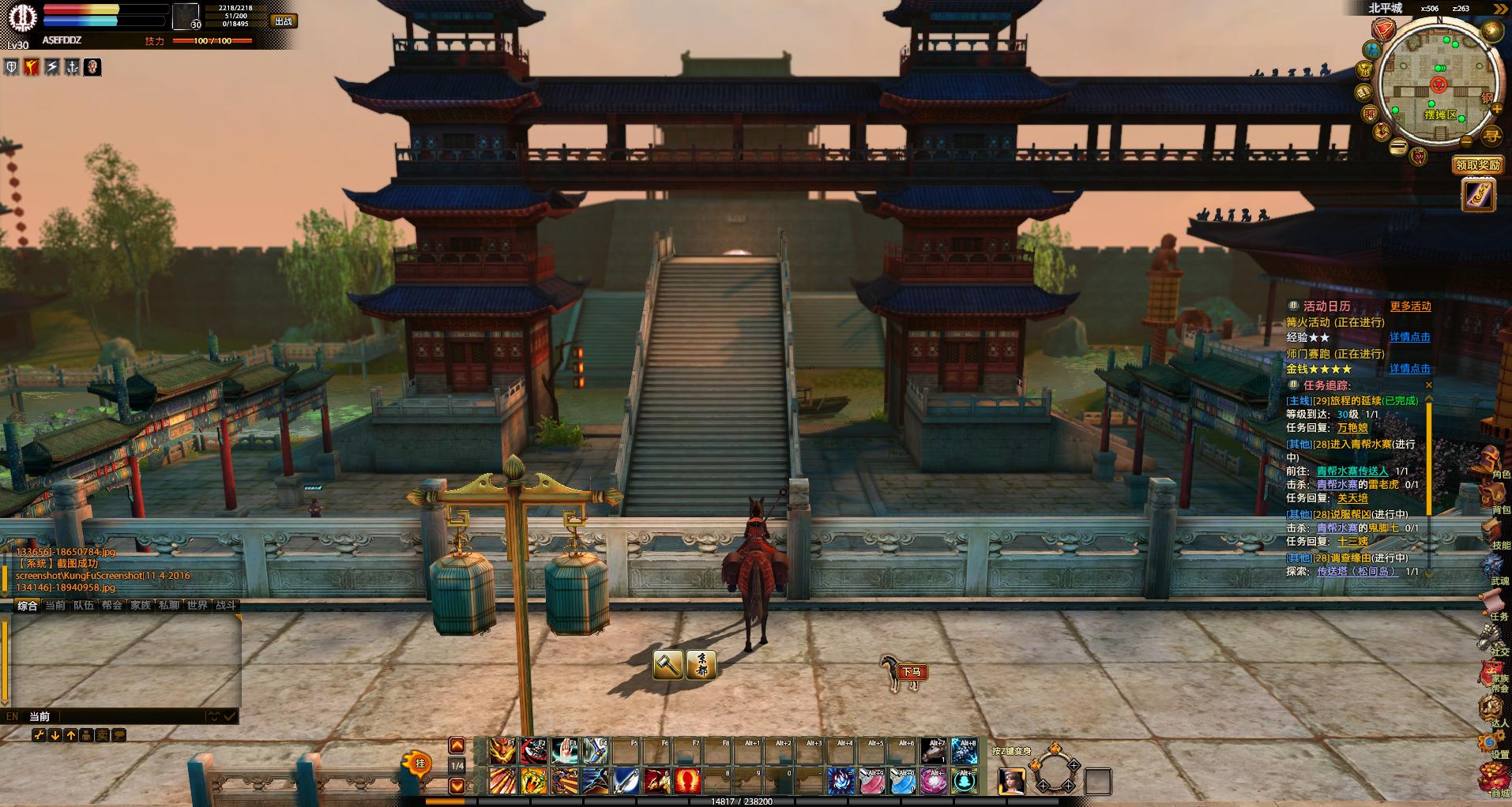Zoom out the minimap with the minus button
Screen dimensions: 1512x807
[1466, 142]
